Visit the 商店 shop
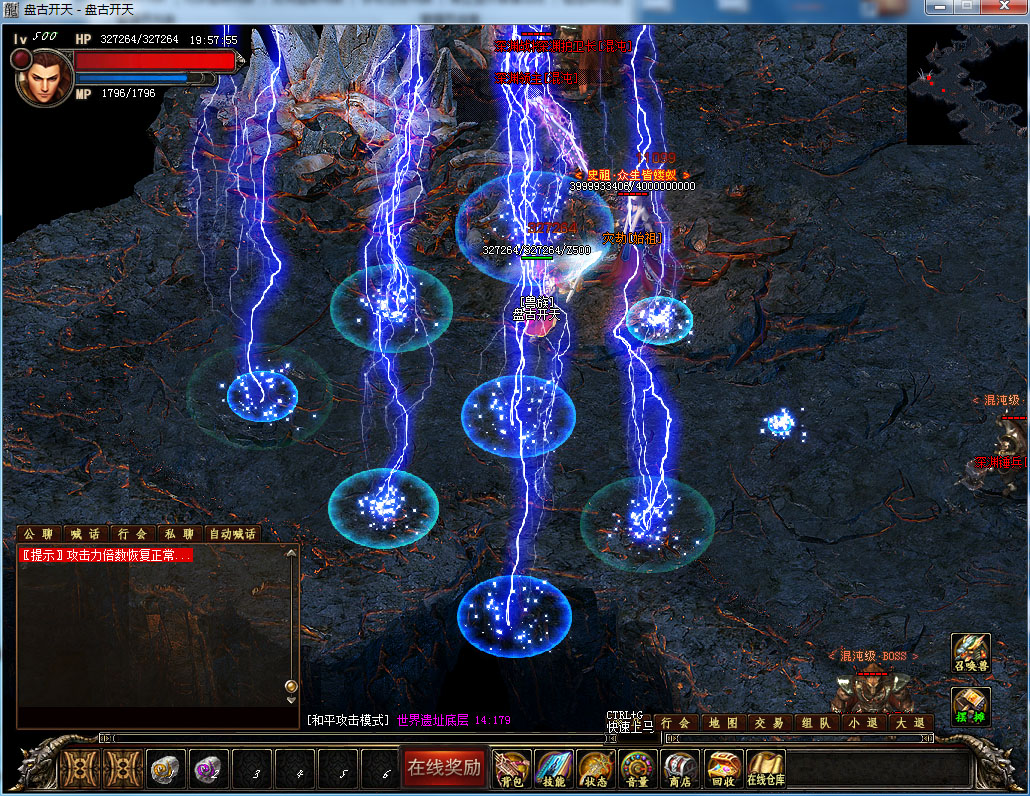1030x796 pixels. tap(680, 768)
